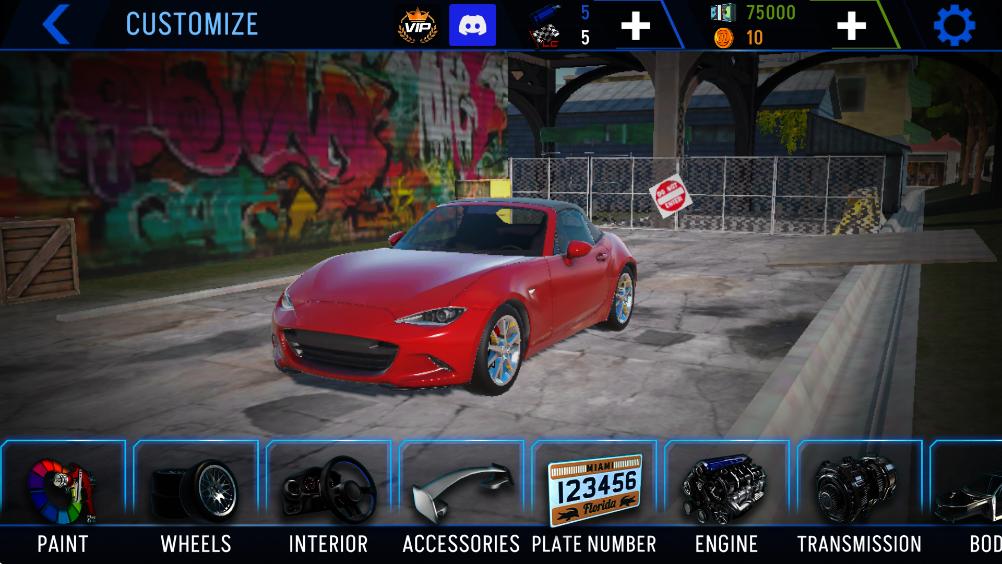Viewport: 1002px width, 564px height.
Task: Edit the Plate Number
Action: point(594,493)
